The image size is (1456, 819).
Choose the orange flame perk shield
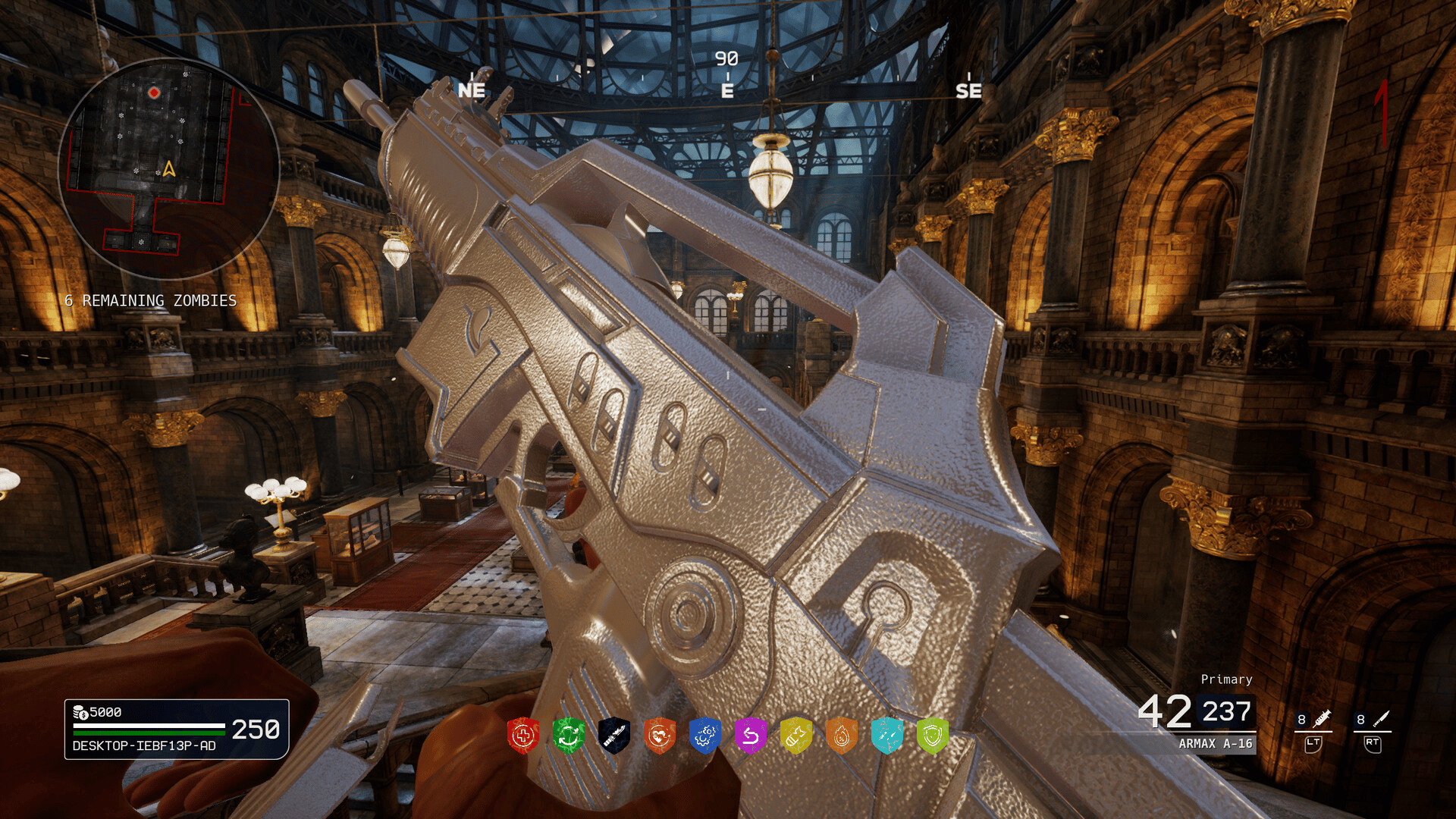pyautogui.click(x=842, y=736)
